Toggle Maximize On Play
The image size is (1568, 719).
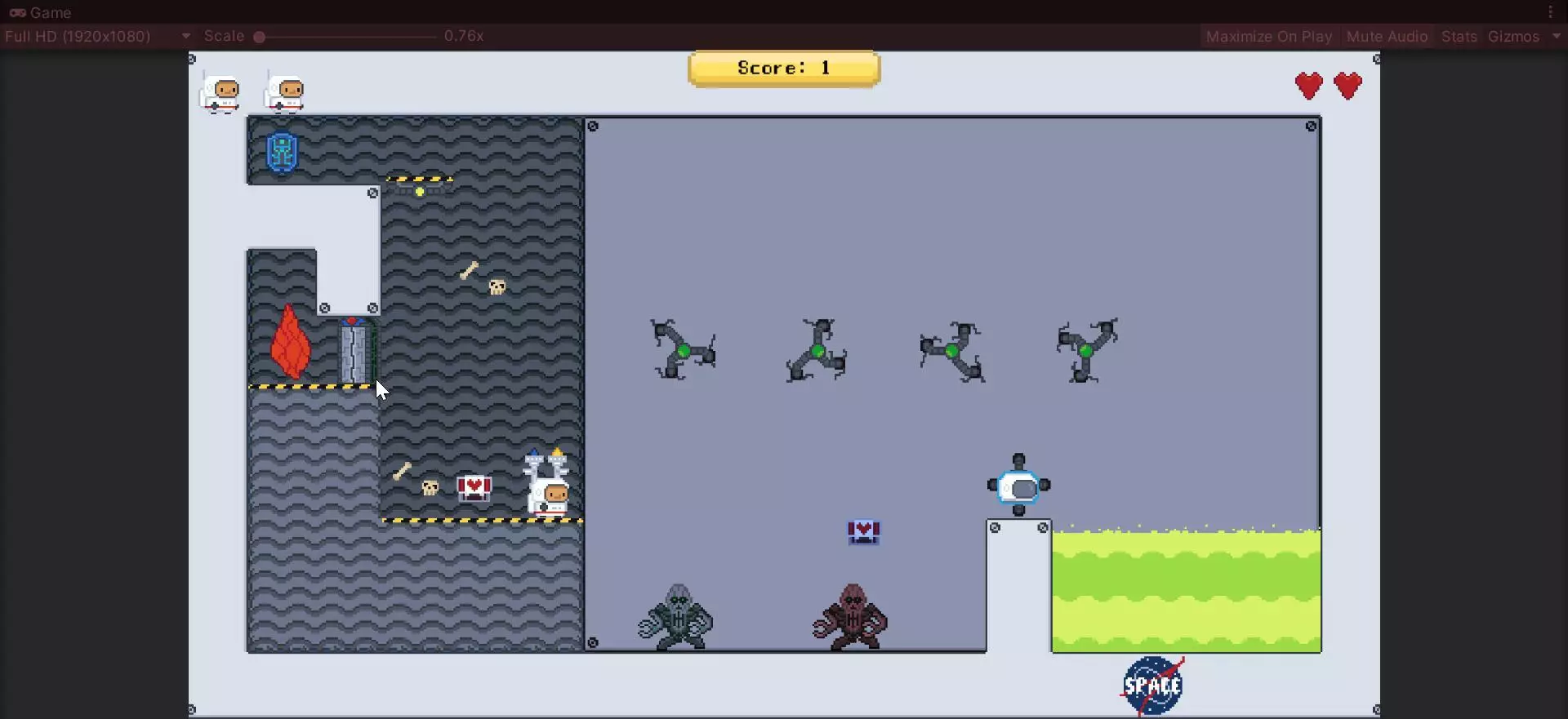[1267, 36]
